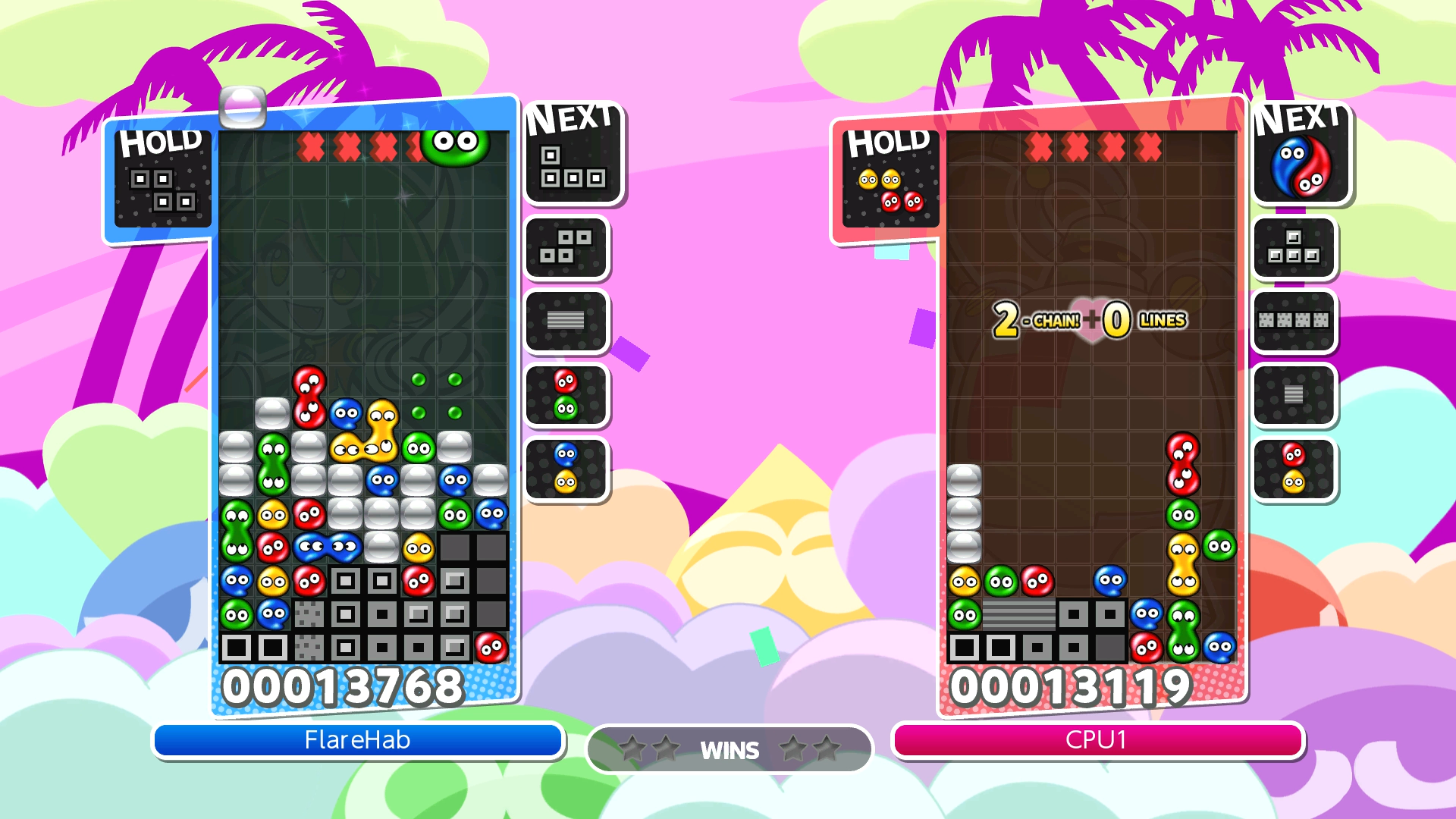The width and height of the screenshot is (1456, 819).
Task: Open the WINS star panel
Action: coord(730,749)
